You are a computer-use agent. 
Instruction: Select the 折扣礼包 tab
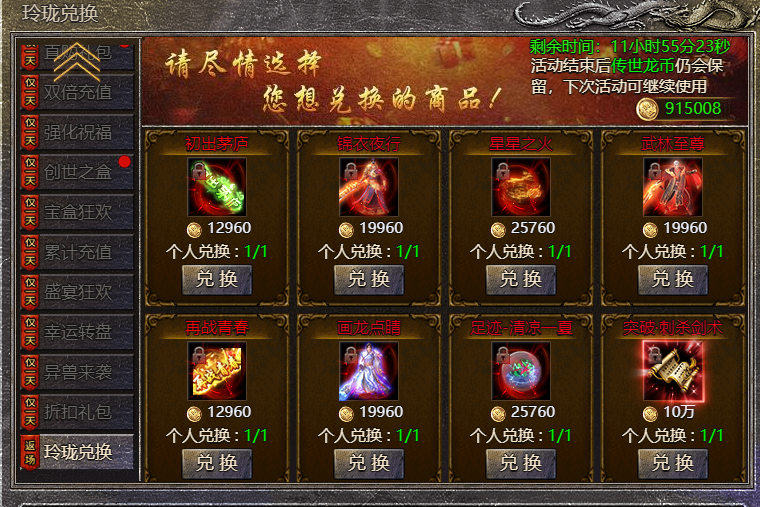pyautogui.click(x=78, y=412)
